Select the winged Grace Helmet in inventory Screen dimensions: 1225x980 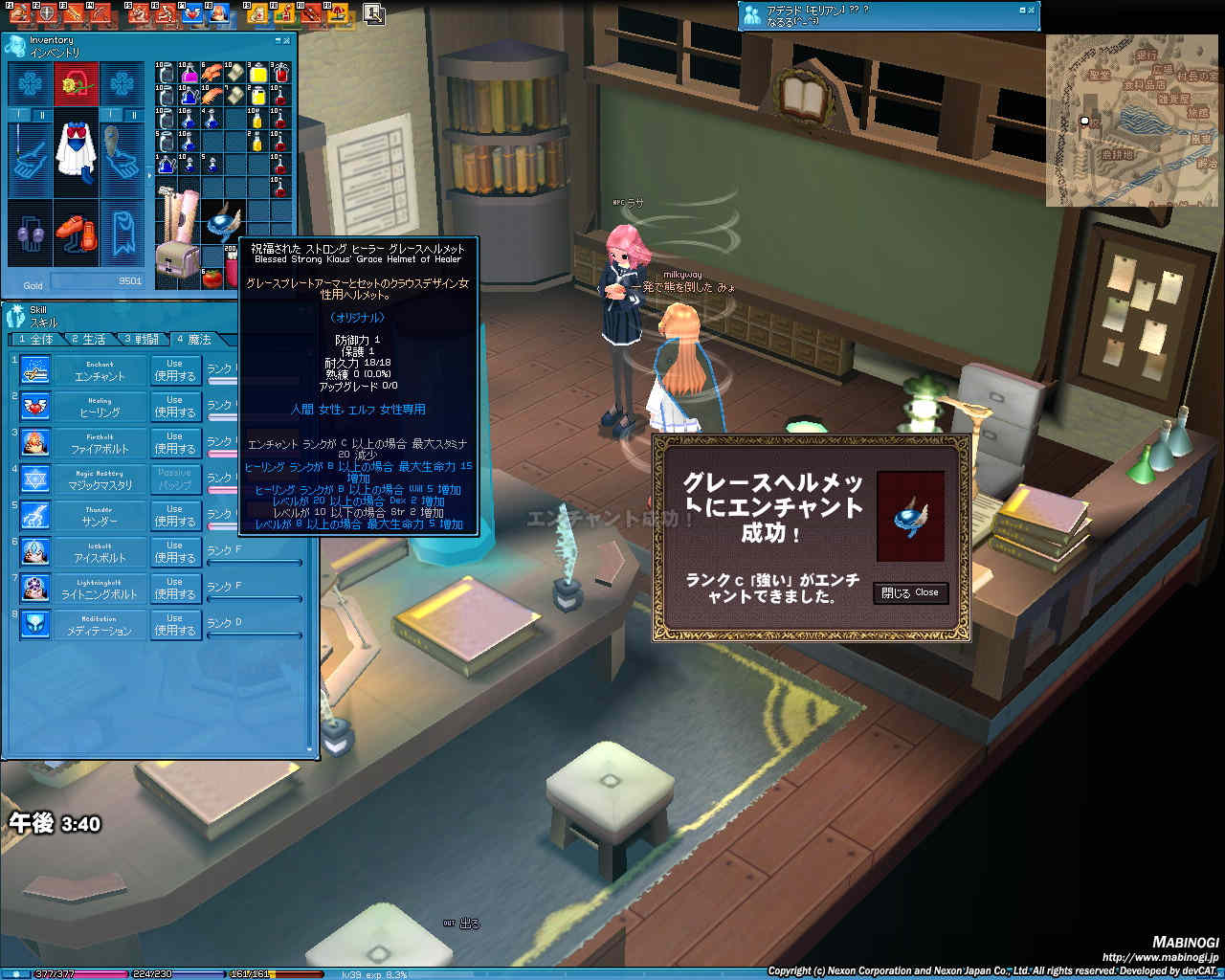tap(222, 222)
